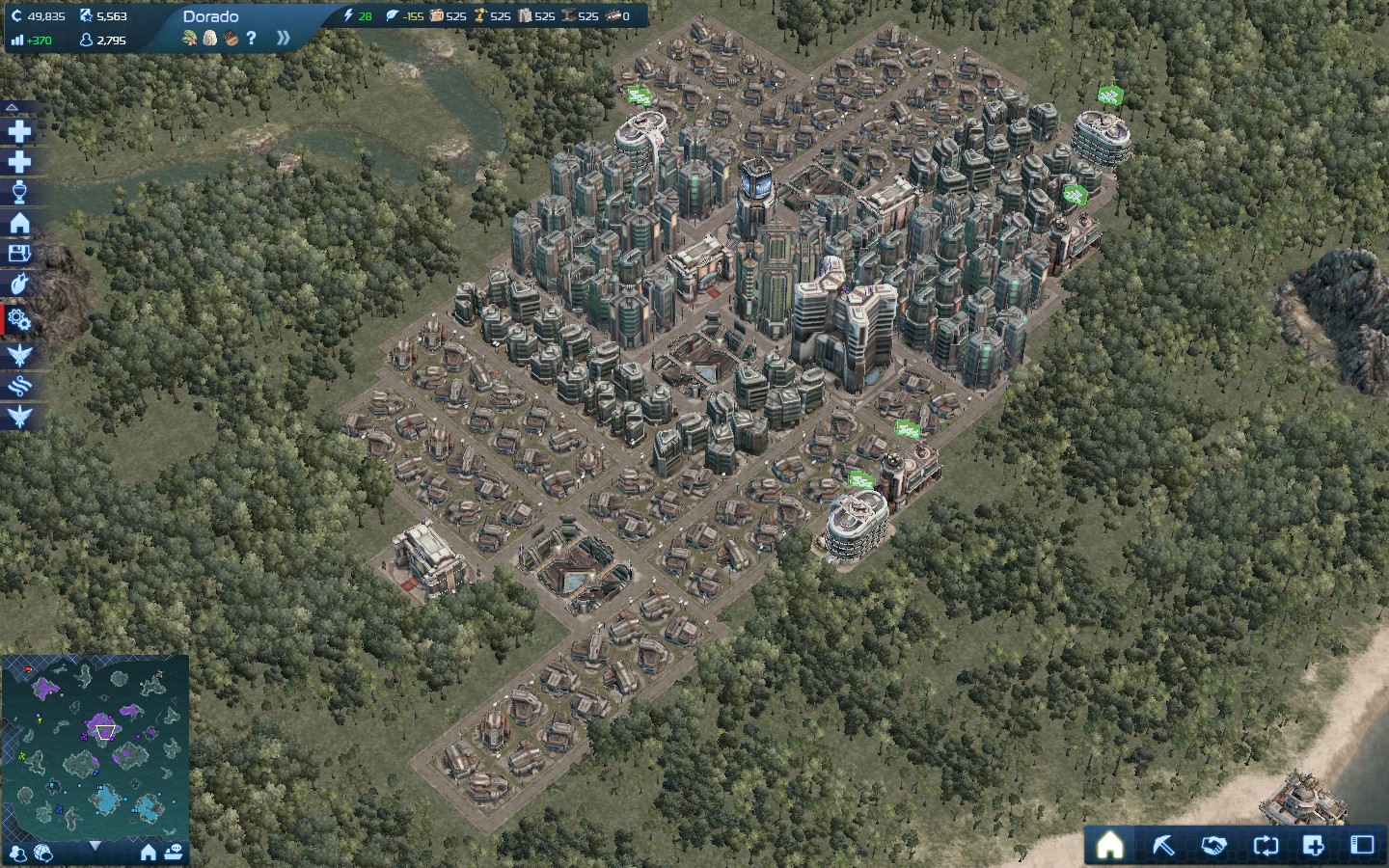Open the house construction menu button
This screenshot has height=868, width=1389.
(1110, 846)
